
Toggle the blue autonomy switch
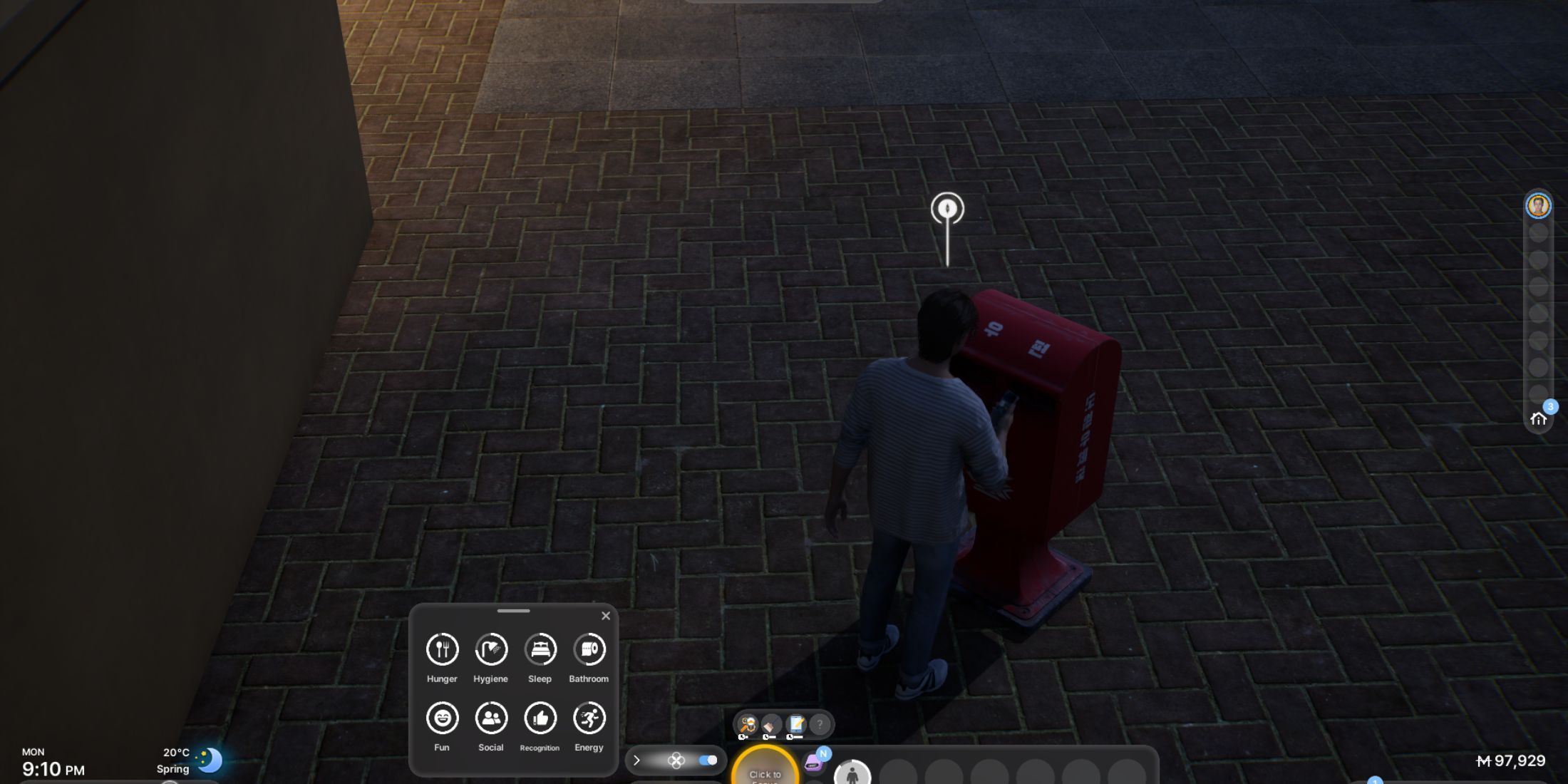pyautogui.click(x=708, y=760)
